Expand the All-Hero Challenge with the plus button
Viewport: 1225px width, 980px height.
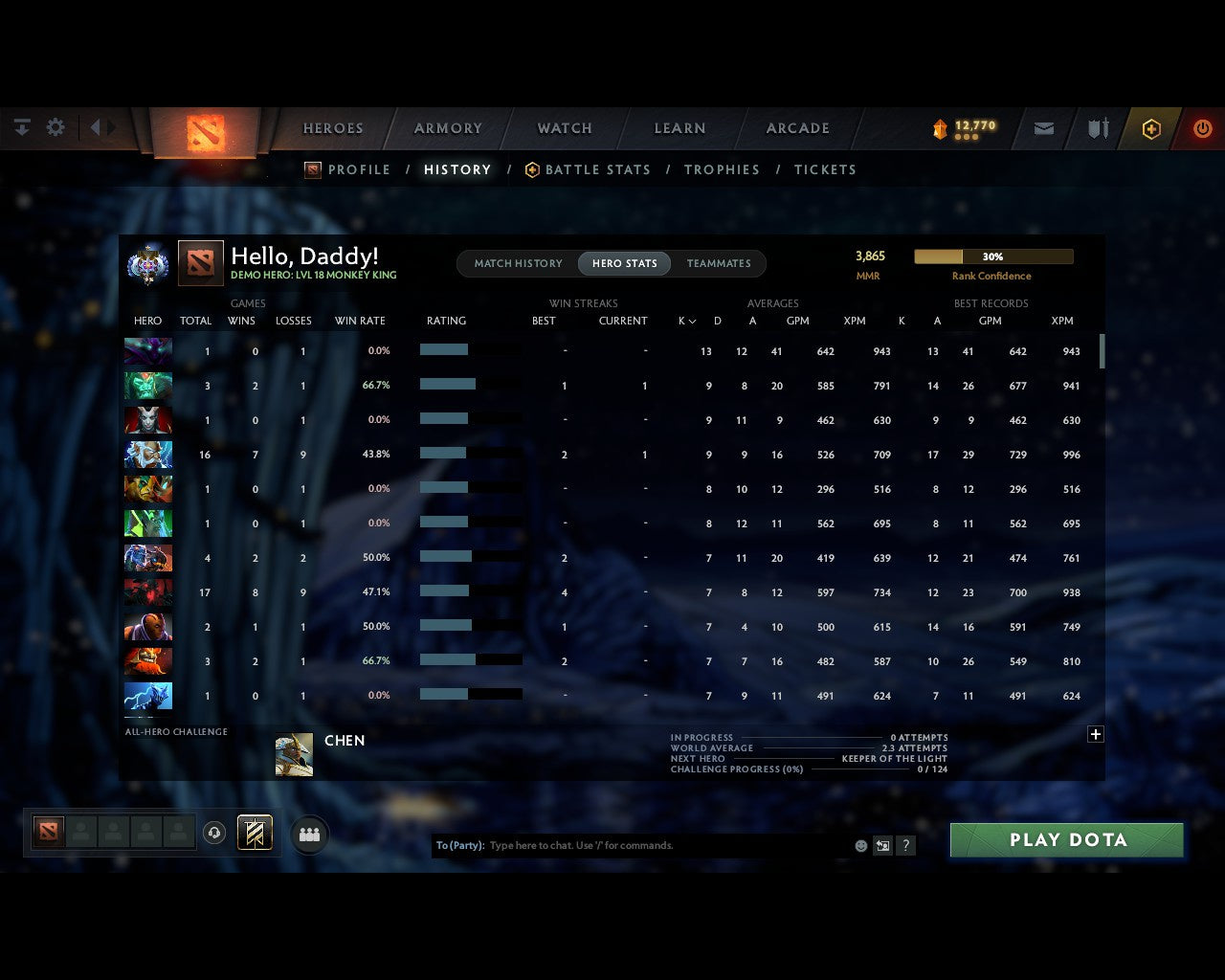click(1096, 734)
